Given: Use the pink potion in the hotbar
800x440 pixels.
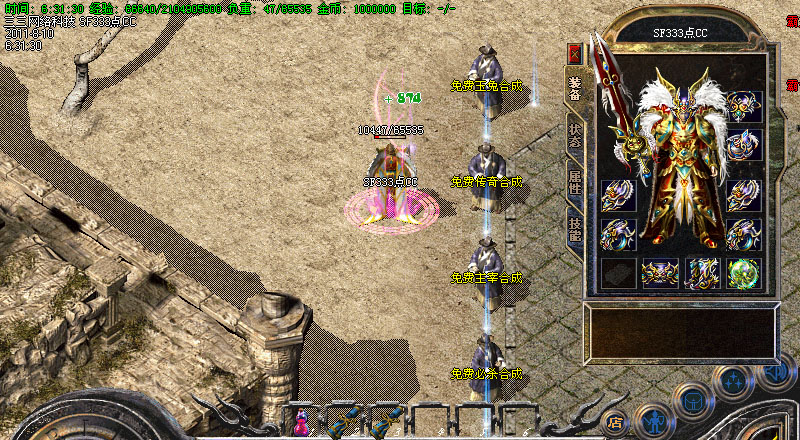Looking at the screenshot, I should coord(301,424).
